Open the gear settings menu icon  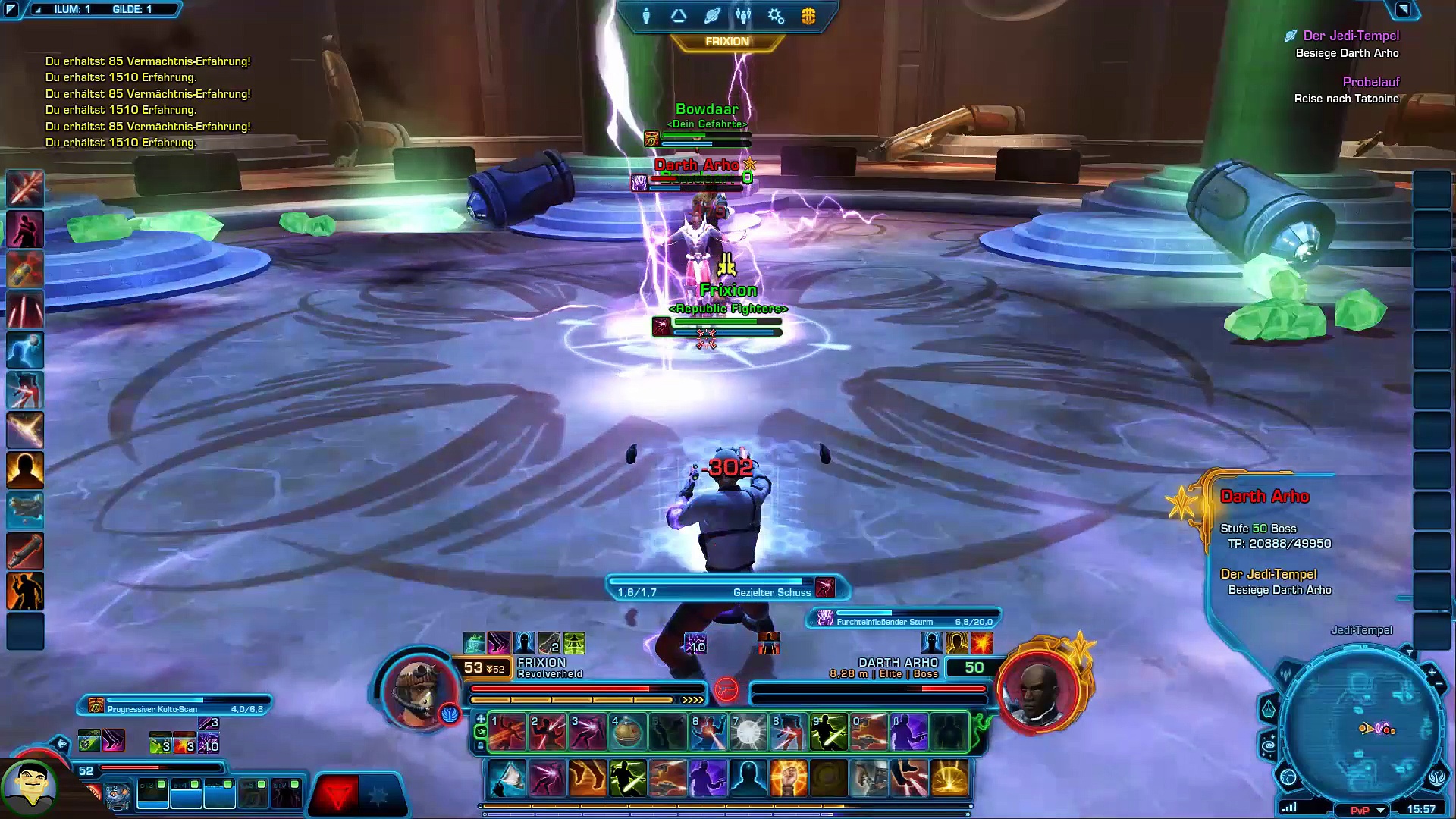pyautogui.click(x=776, y=16)
